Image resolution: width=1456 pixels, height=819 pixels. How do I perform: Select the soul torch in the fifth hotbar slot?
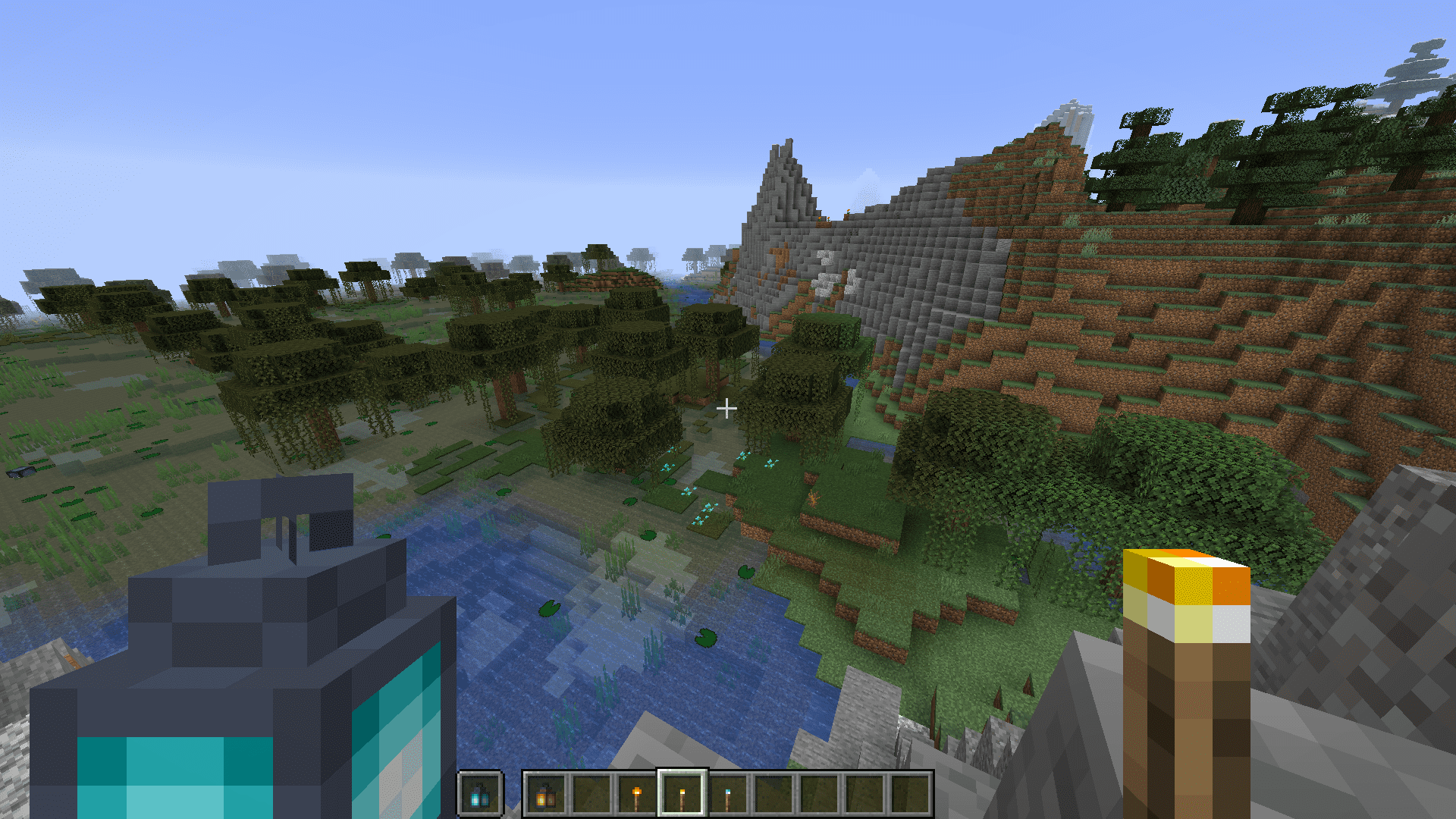click(728, 795)
